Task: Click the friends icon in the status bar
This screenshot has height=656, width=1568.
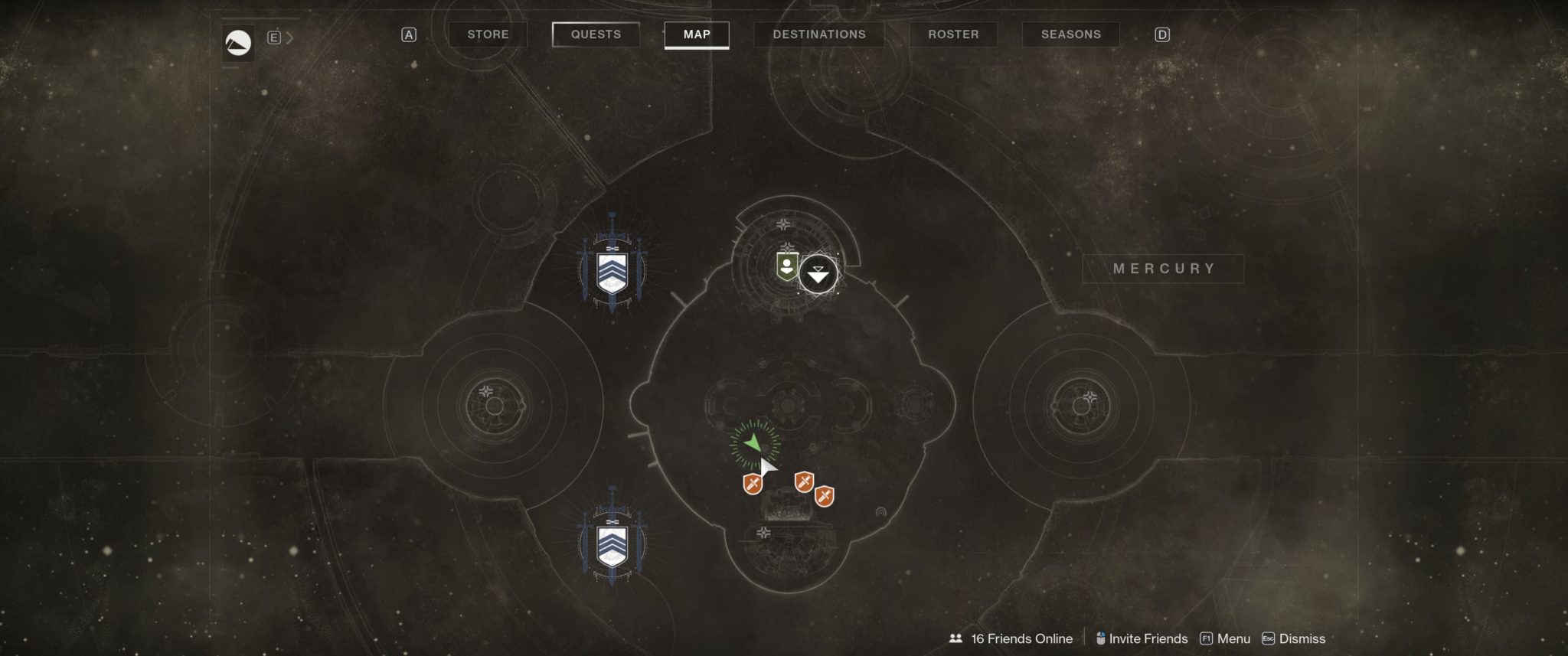Action: (x=955, y=638)
